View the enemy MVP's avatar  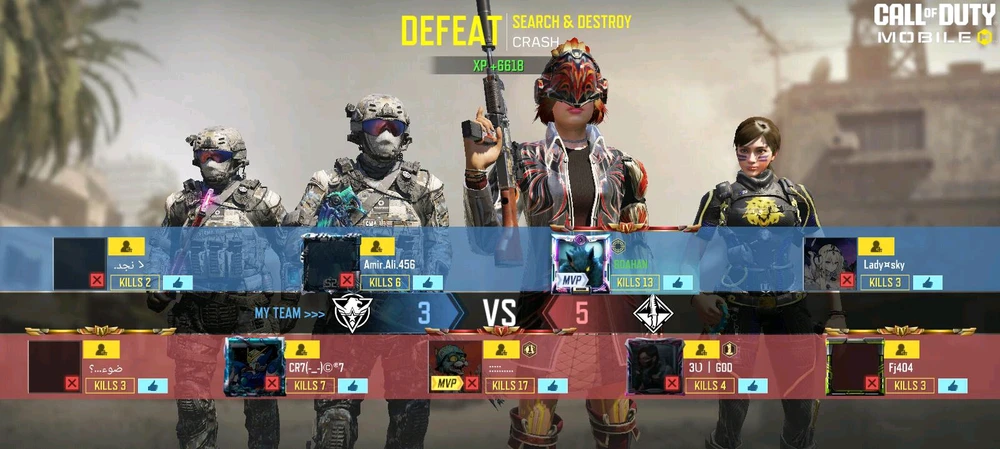(x=455, y=365)
